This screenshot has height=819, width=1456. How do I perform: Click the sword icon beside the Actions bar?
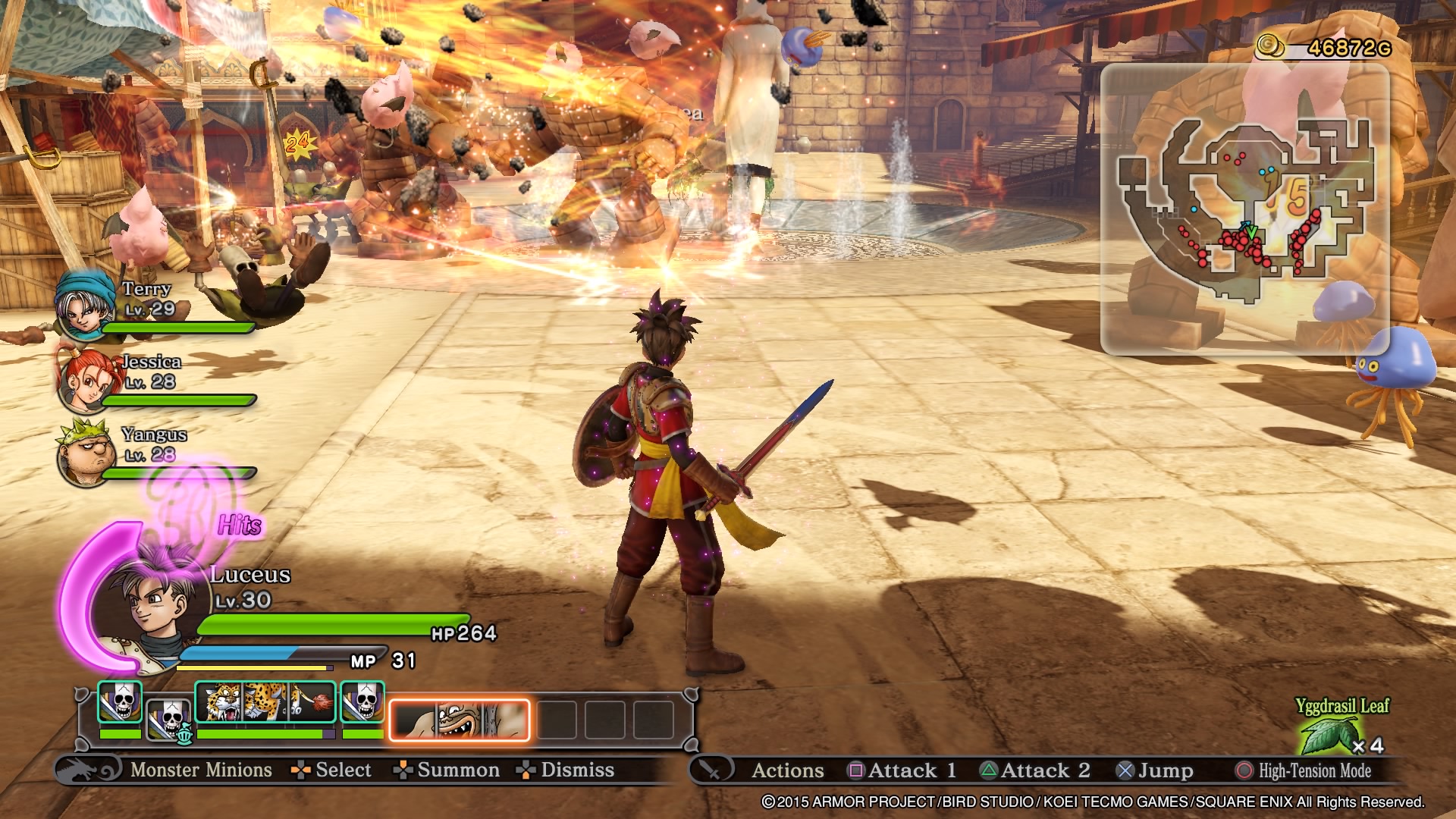click(x=711, y=770)
